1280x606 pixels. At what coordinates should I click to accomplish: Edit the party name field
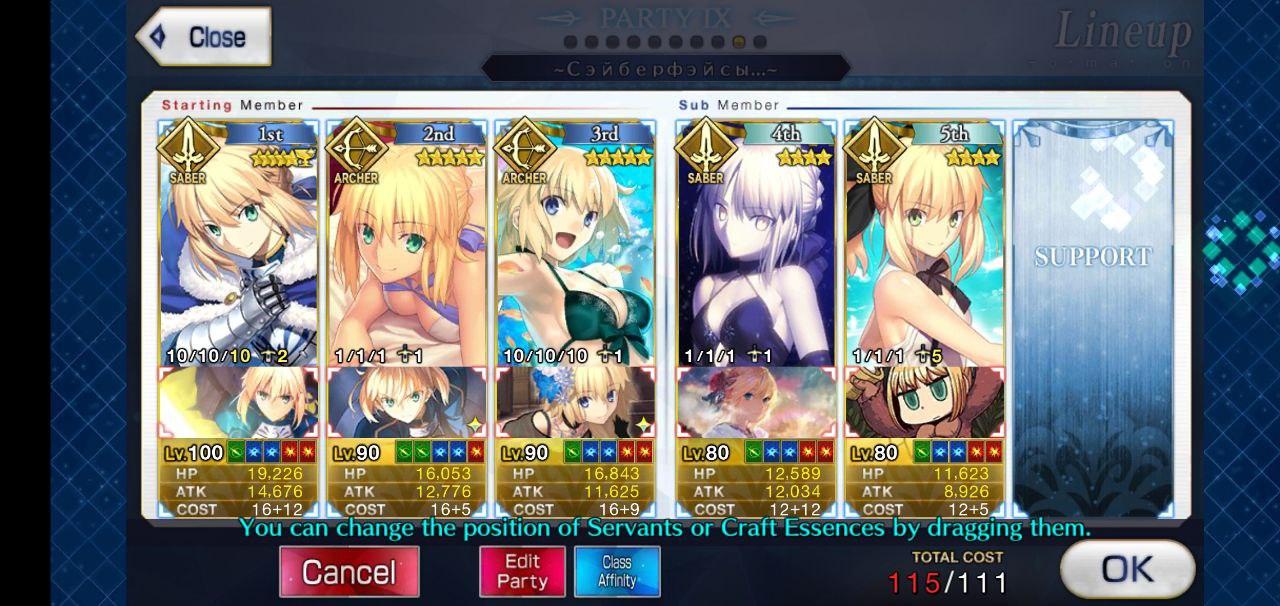pyautogui.click(x=665, y=69)
